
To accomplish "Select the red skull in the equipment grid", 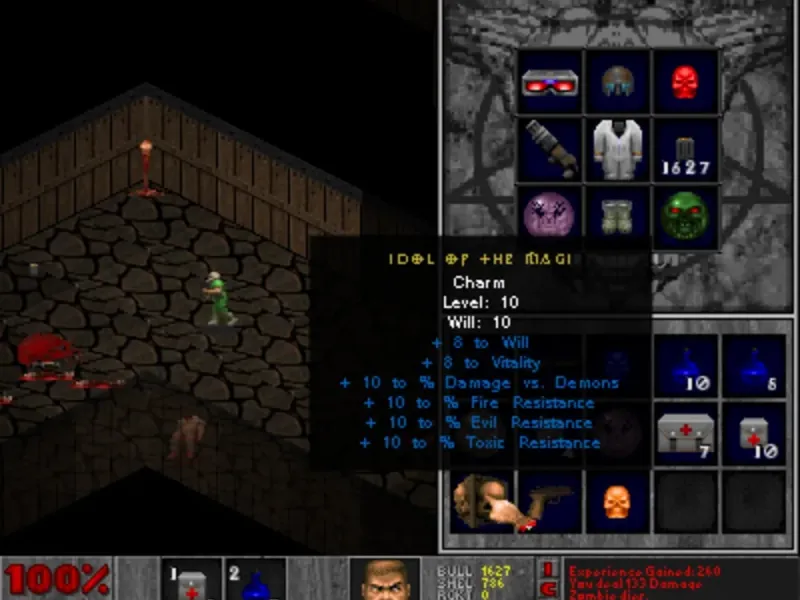I will [686, 82].
